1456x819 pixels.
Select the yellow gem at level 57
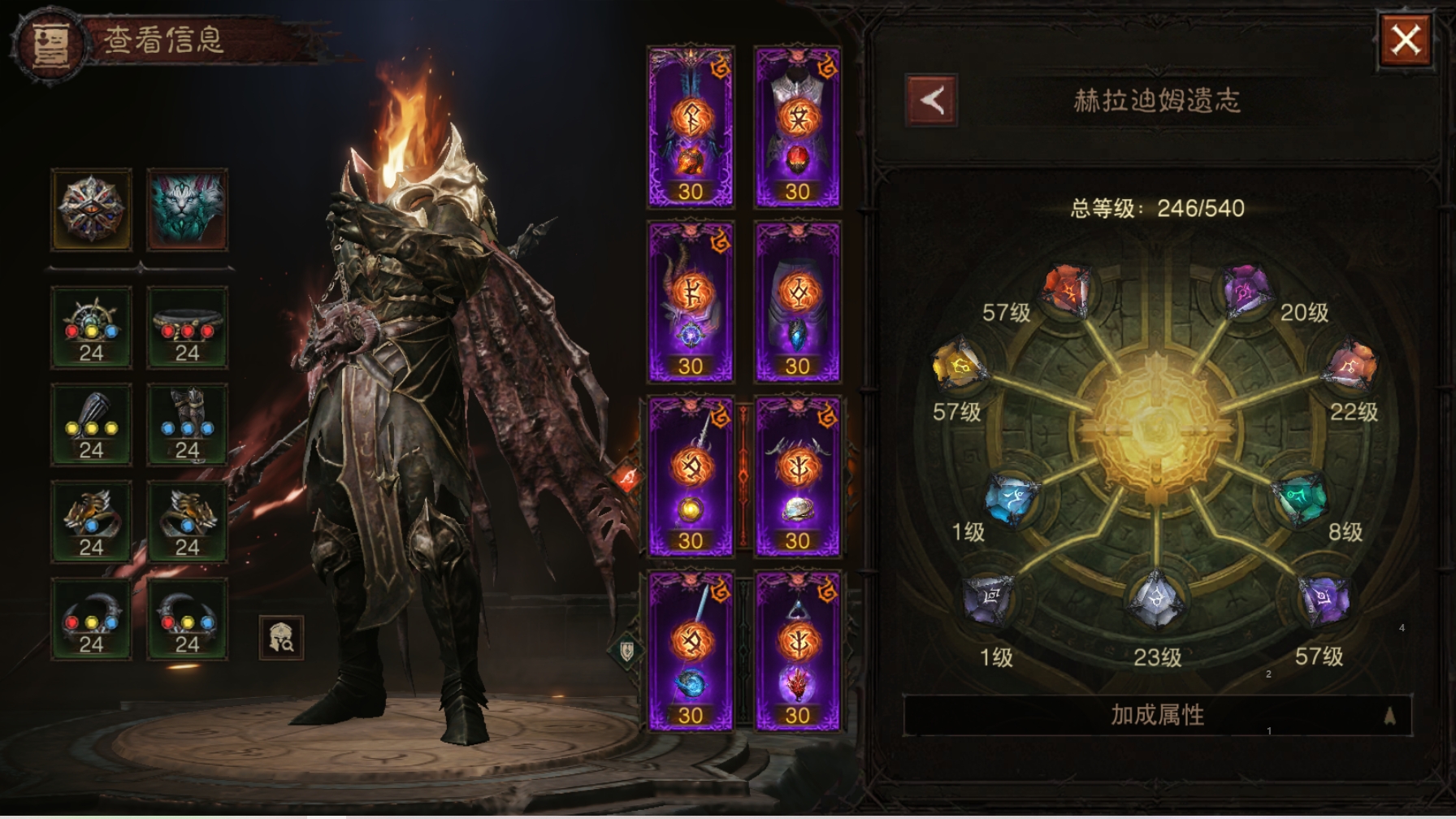960,366
